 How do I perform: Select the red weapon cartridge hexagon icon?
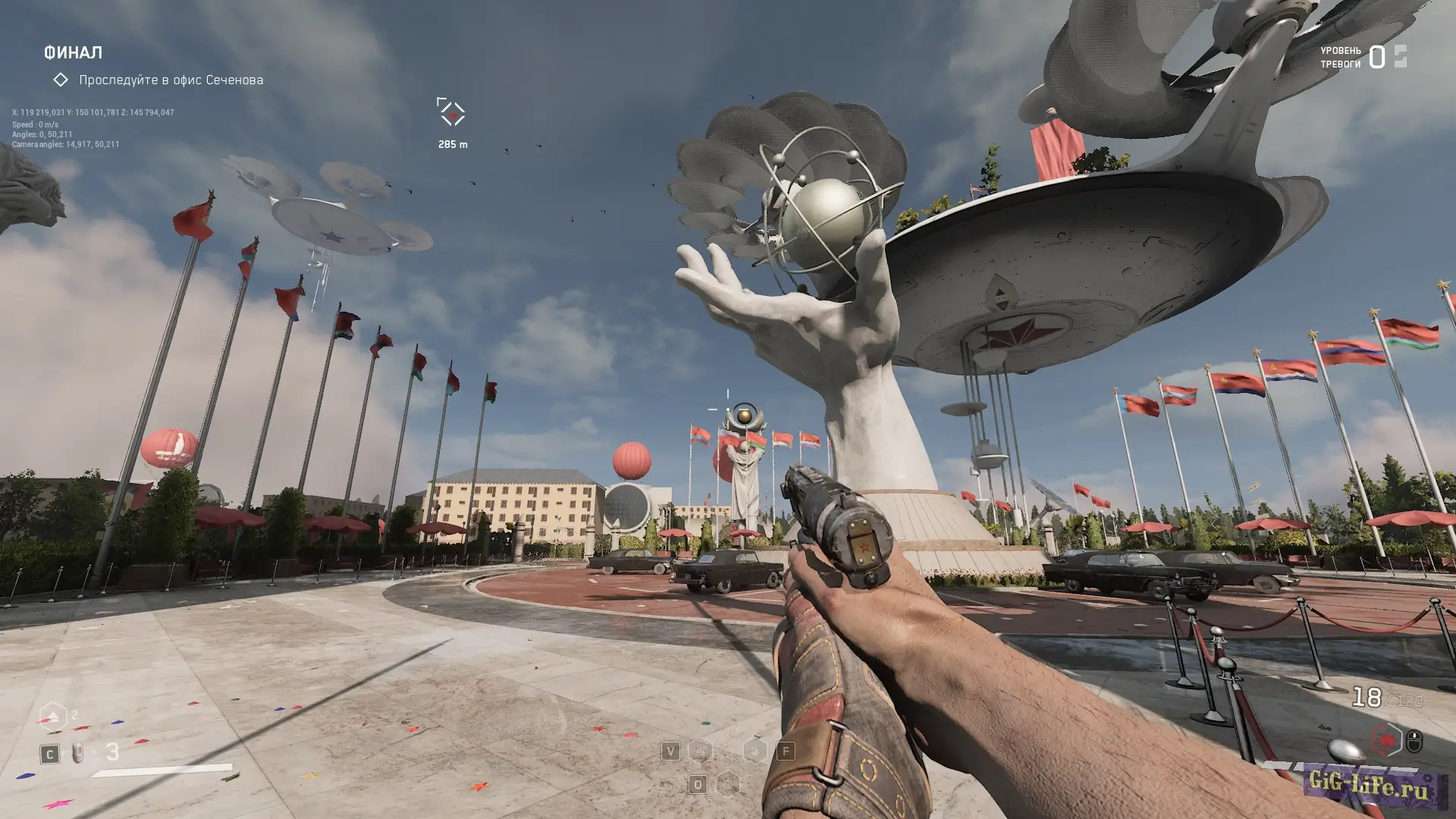[x=1386, y=739]
